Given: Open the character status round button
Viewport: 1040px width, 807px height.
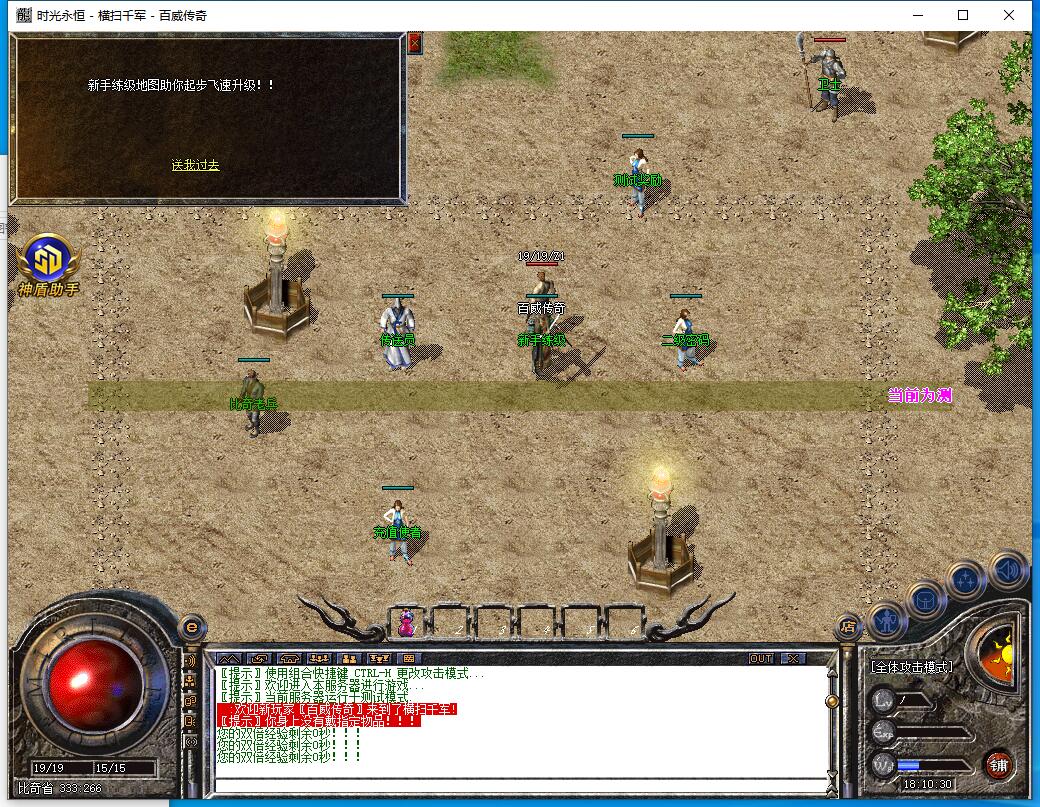Looking at the screenshot, I should 886,620.
